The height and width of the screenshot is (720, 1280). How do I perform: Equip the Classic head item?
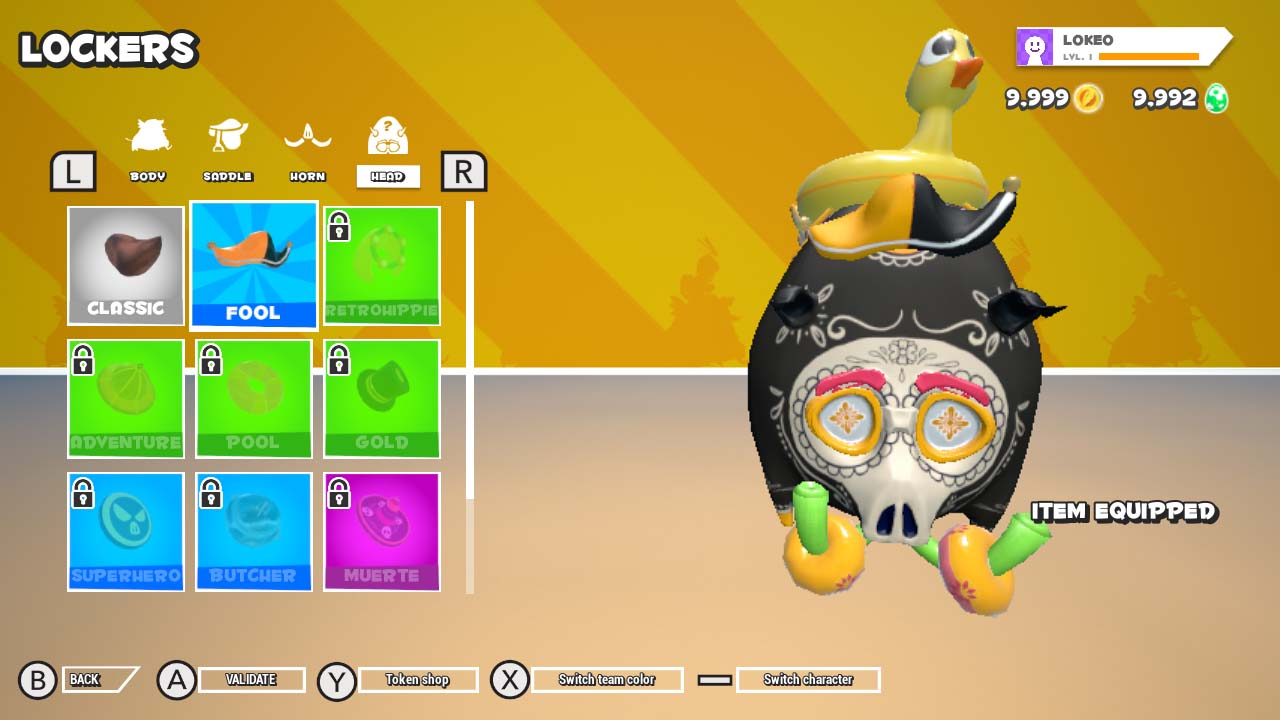pos(125,265)
